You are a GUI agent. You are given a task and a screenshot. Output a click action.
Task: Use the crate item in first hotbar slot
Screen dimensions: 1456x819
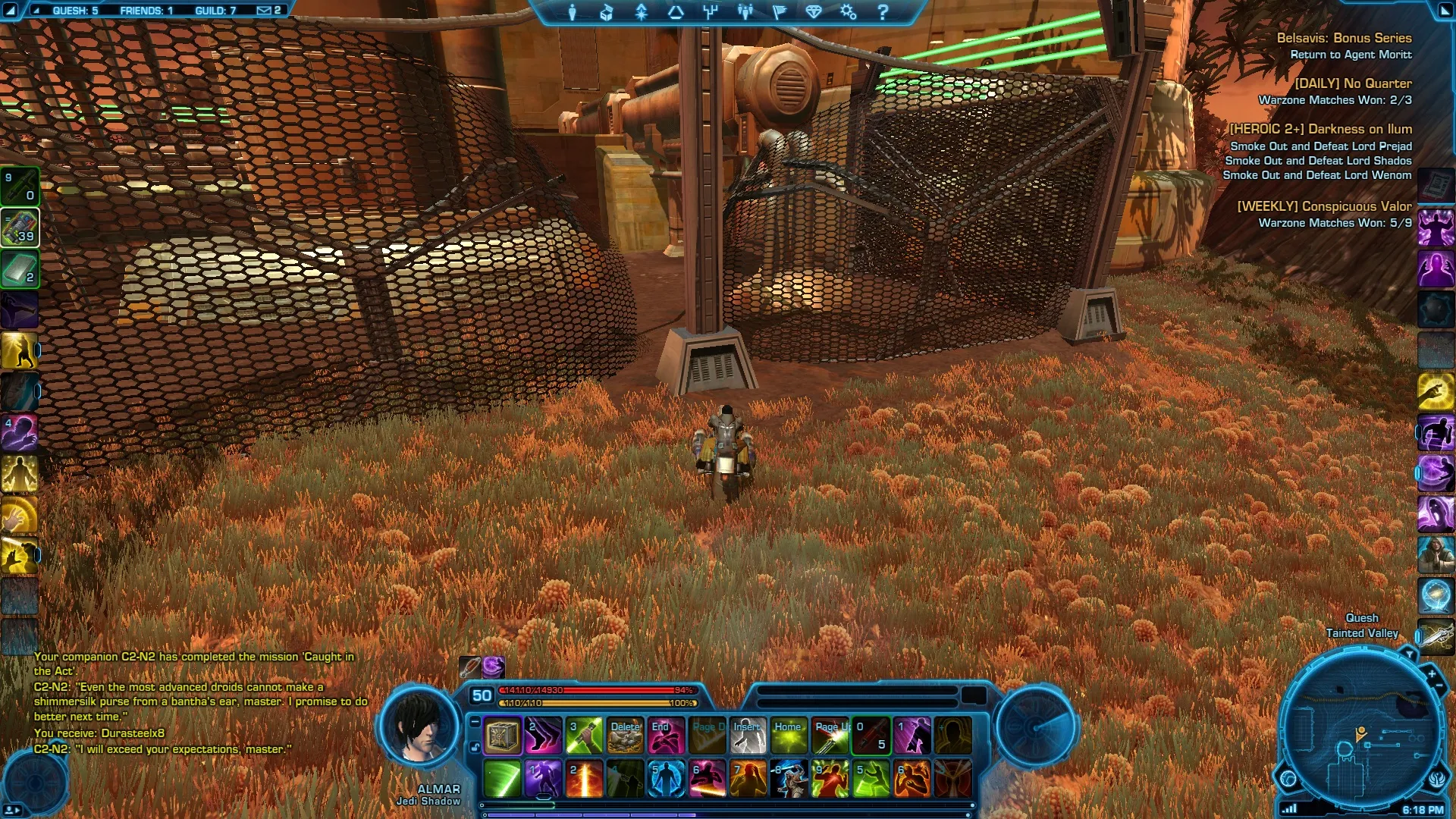coord(502,736)
